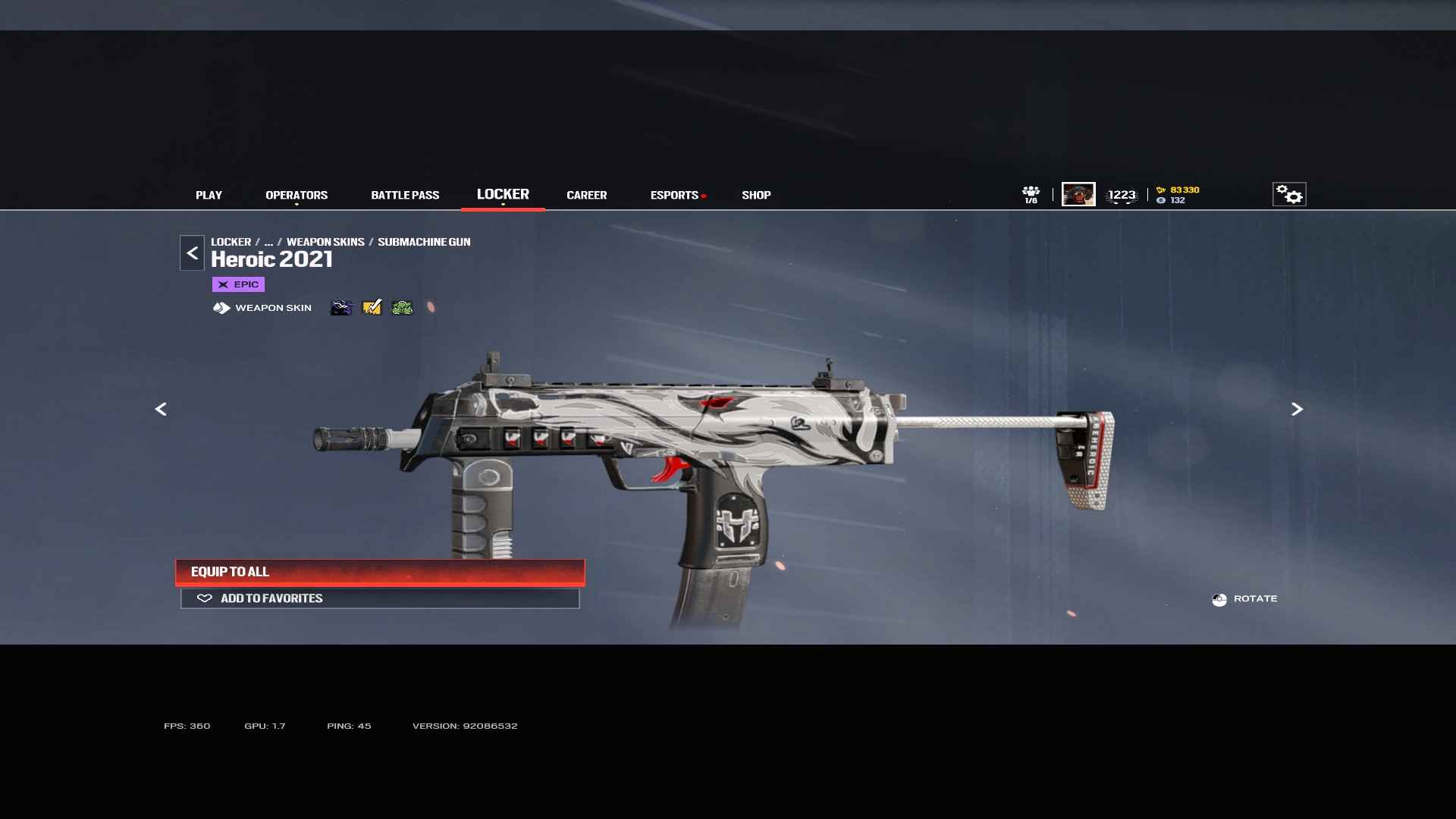Open the Submachine Gun breadcrumb
Screen dimensions: 1456x819
[424, 242]
